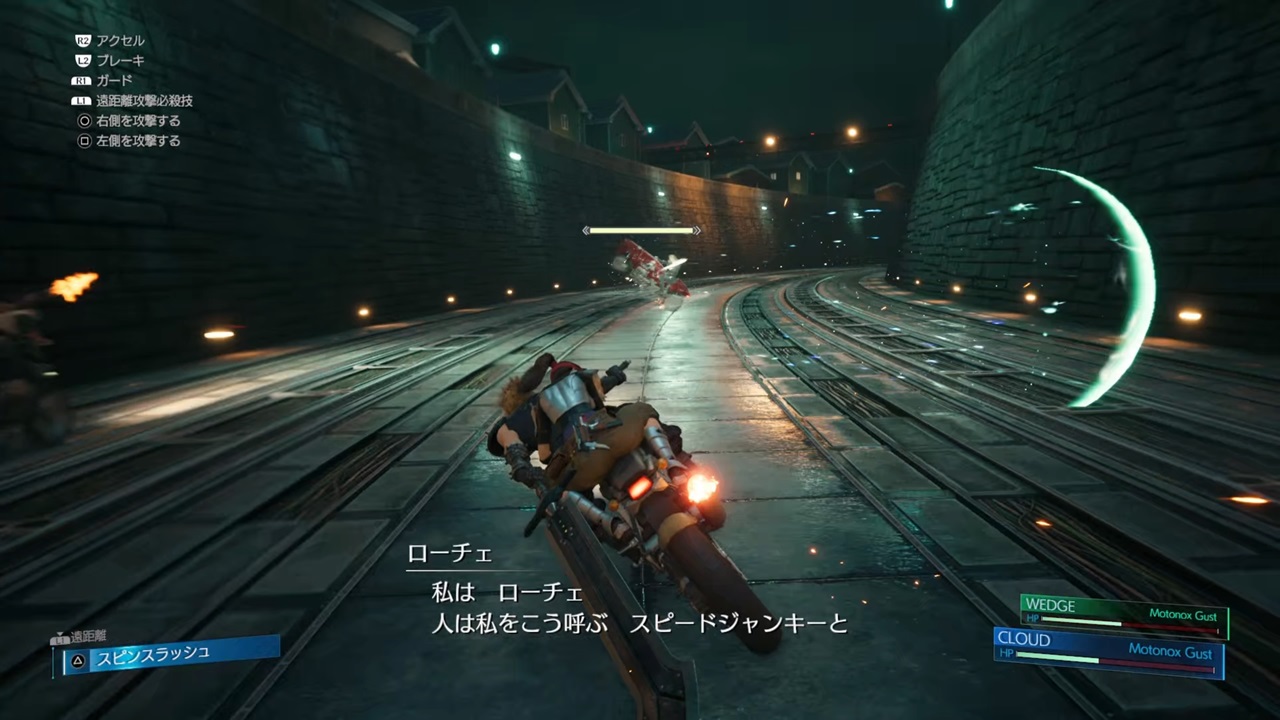1280x720 pixels.
Task: Select the R2 accelerator button icon
Action: click(83, 41)
